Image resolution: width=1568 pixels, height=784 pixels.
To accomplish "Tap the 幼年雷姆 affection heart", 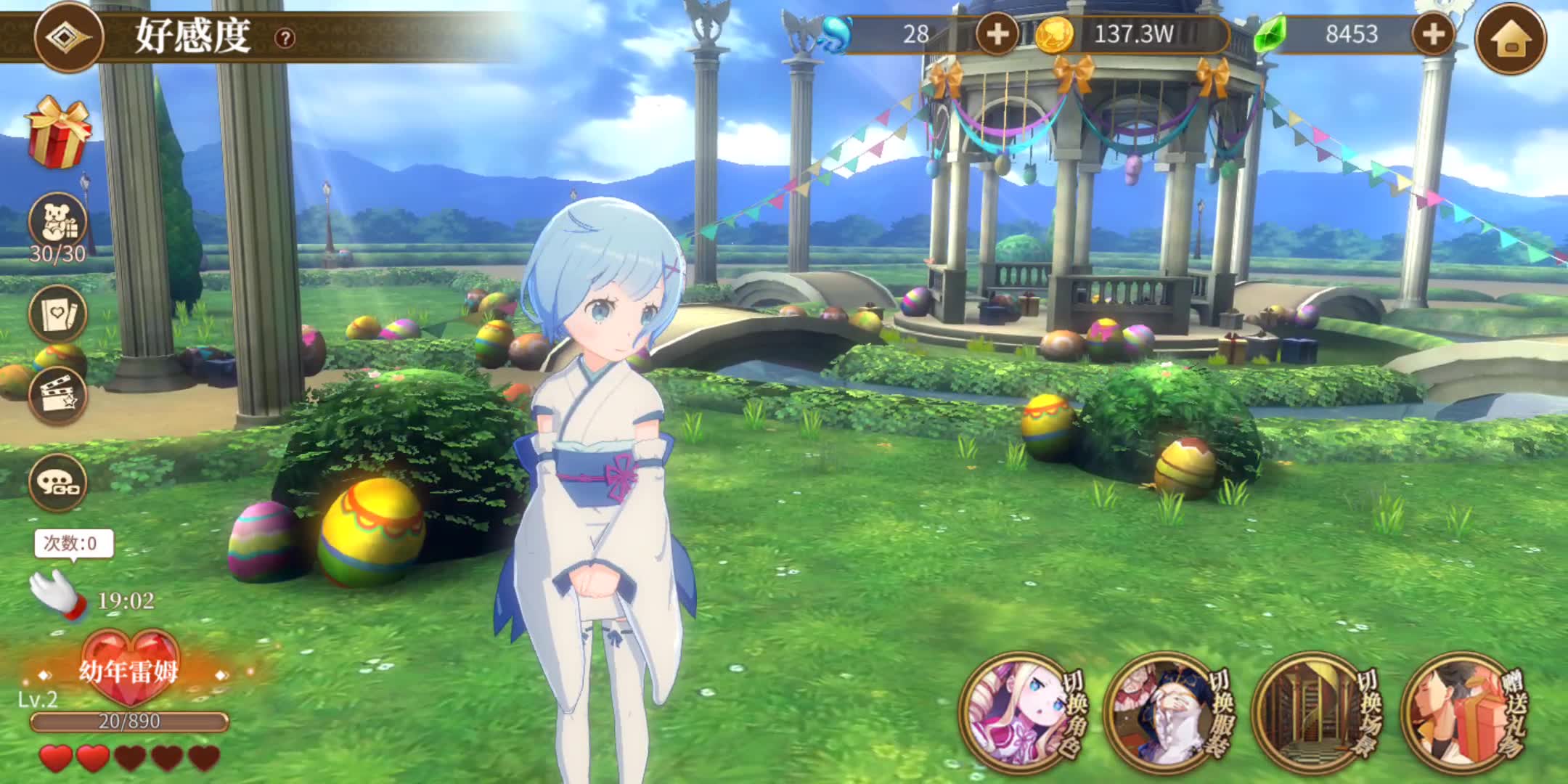I will [x=129, y=668].
